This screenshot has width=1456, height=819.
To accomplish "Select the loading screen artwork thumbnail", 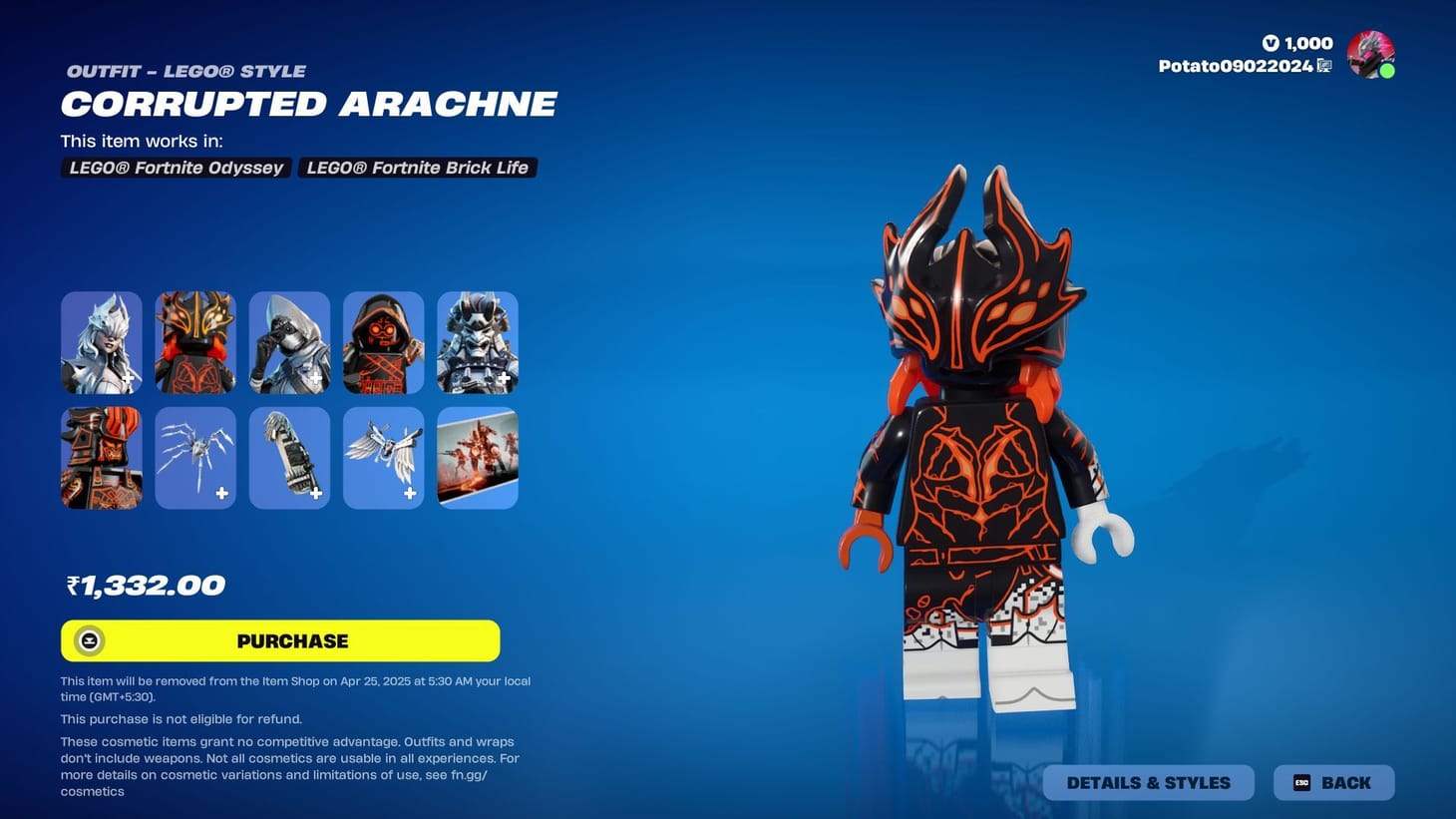I will point(477,457).
